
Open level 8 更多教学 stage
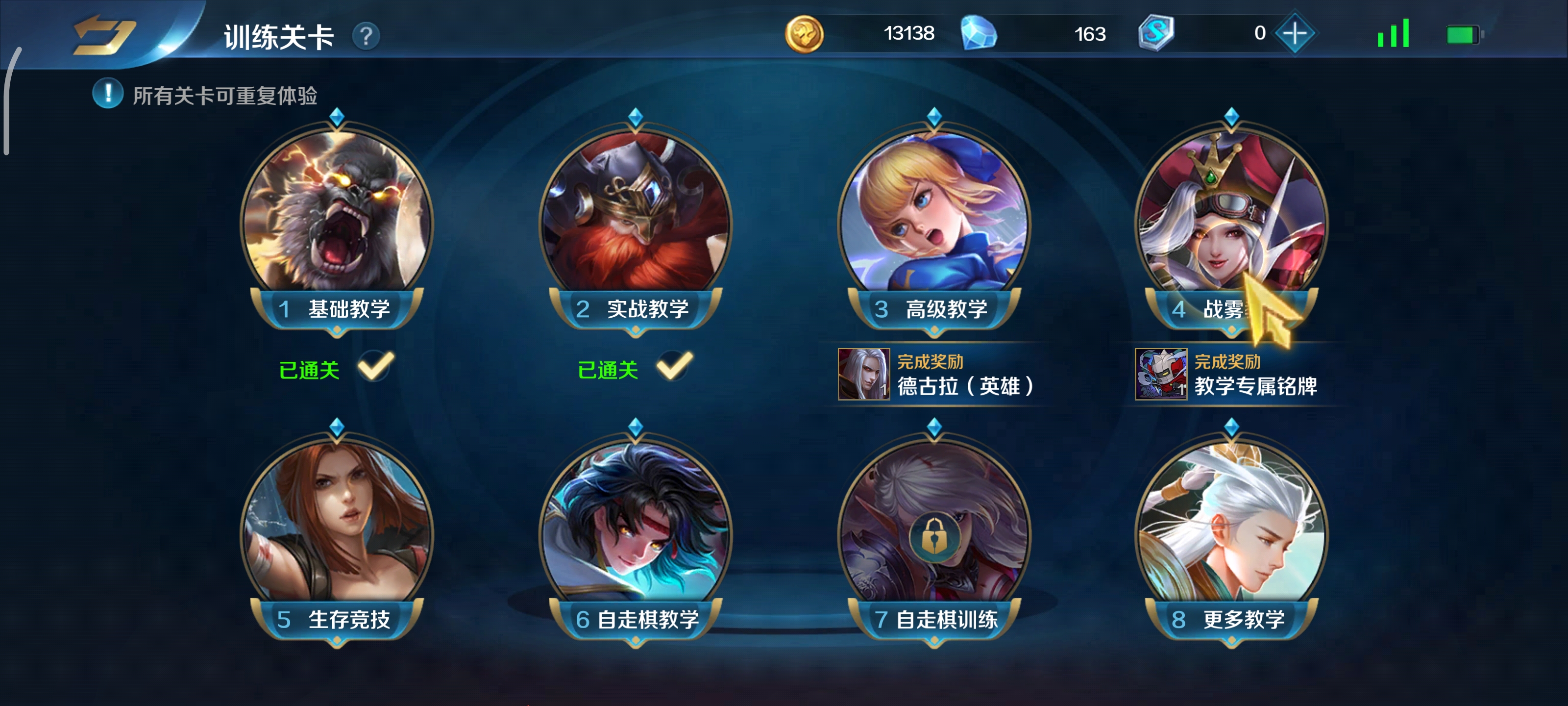click(x=1231, y=530)
